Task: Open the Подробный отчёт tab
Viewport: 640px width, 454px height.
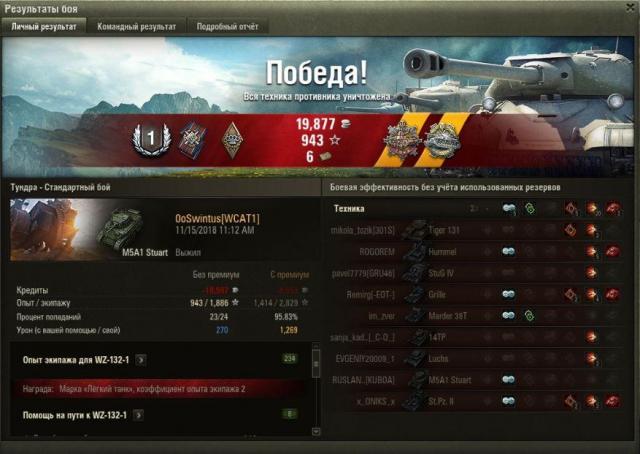Action: (x=225, y=27)
